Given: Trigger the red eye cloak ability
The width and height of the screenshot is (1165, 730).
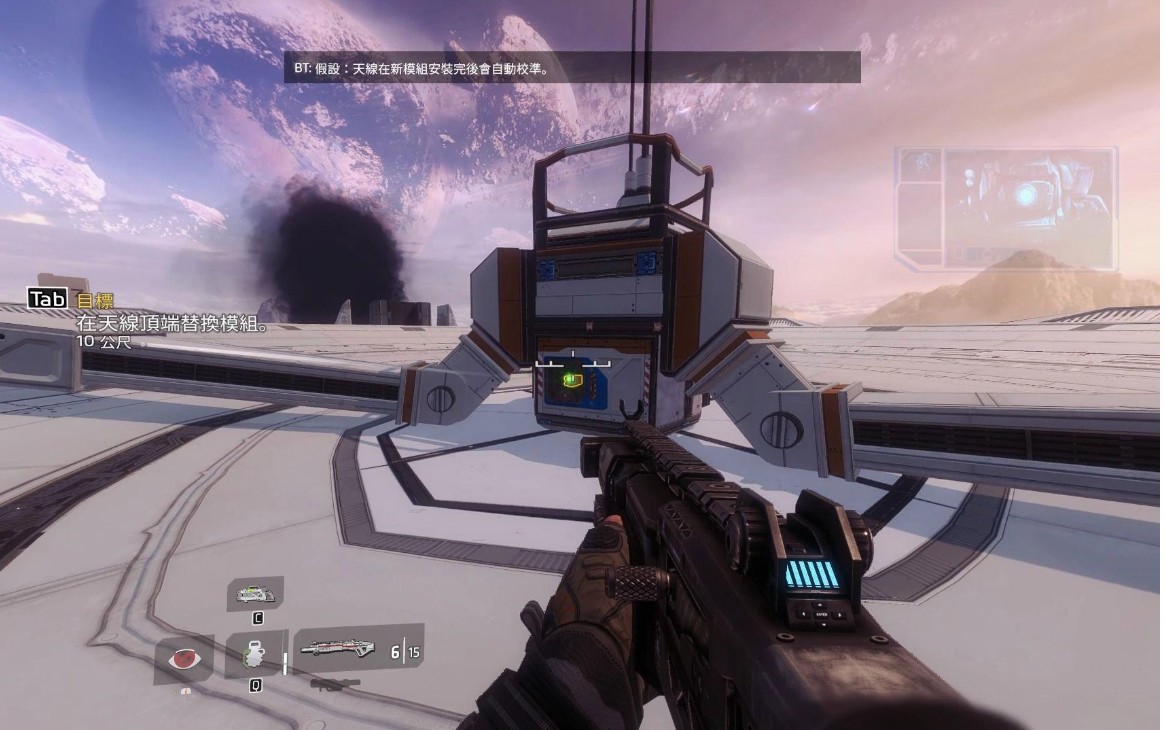Looking at the screenshot, I should [184, 659].
